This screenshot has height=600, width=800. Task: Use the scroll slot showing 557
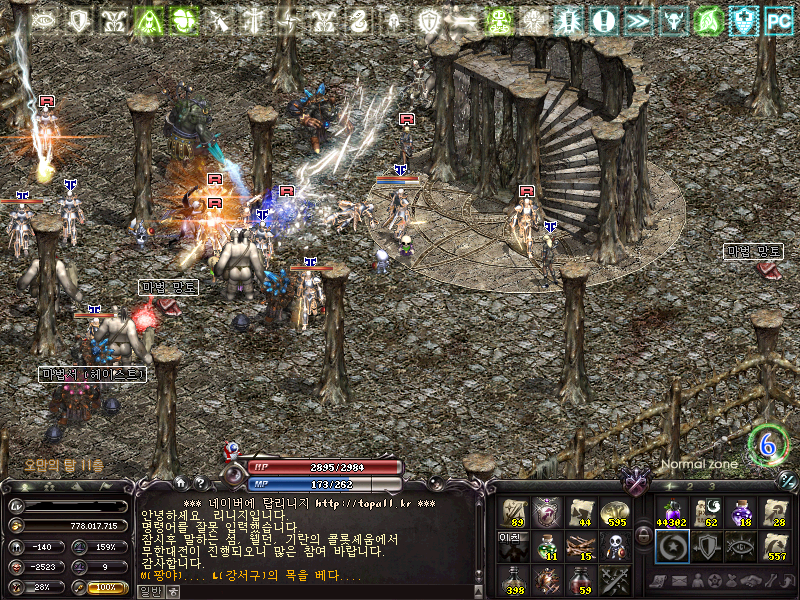click(x=775, y=546)
